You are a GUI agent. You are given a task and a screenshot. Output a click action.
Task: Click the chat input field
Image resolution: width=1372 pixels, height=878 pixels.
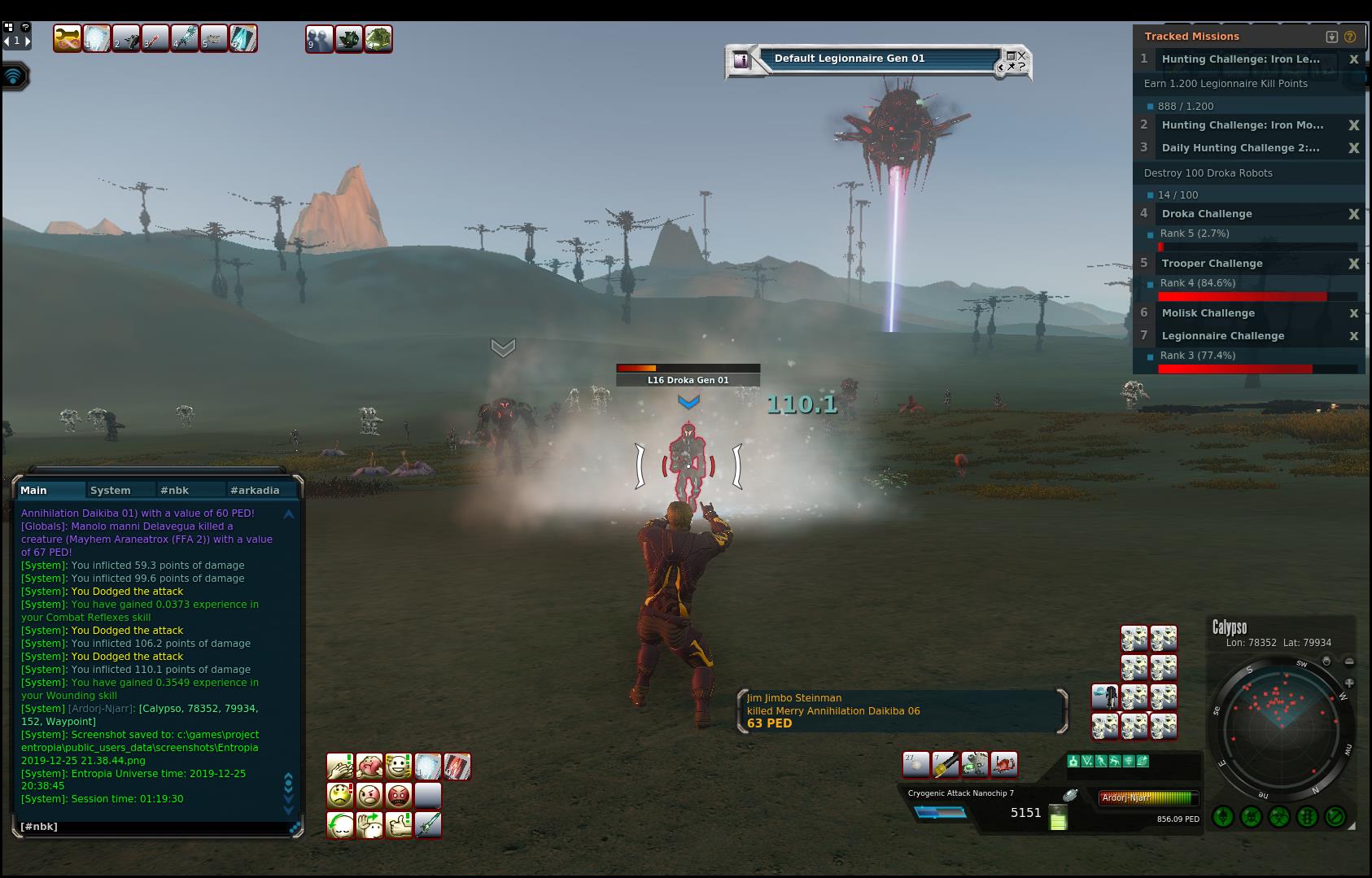155,827
